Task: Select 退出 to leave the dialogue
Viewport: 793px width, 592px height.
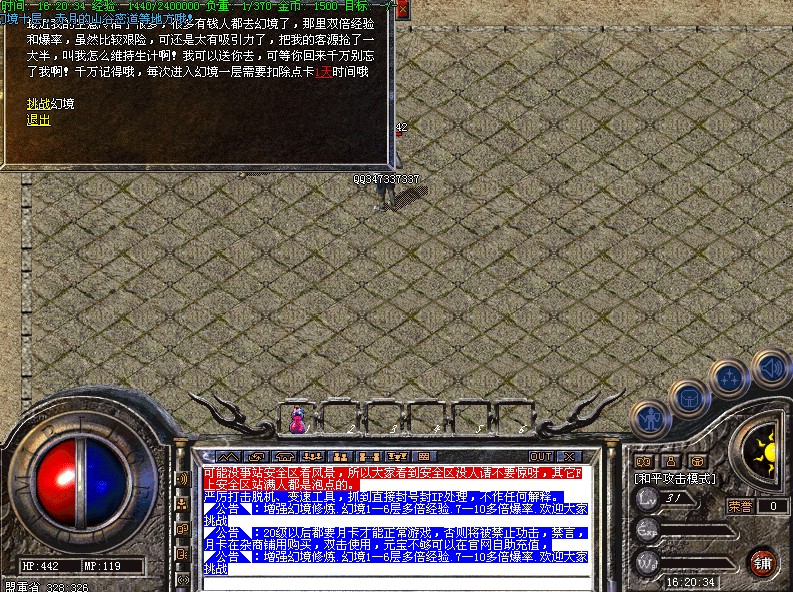Action: point(38,120)
